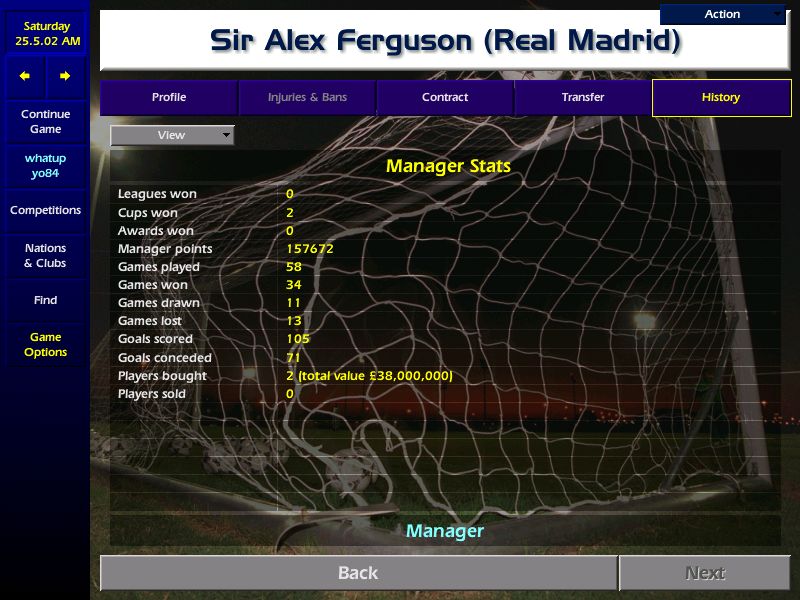Select the History tab

coord(720,97)
